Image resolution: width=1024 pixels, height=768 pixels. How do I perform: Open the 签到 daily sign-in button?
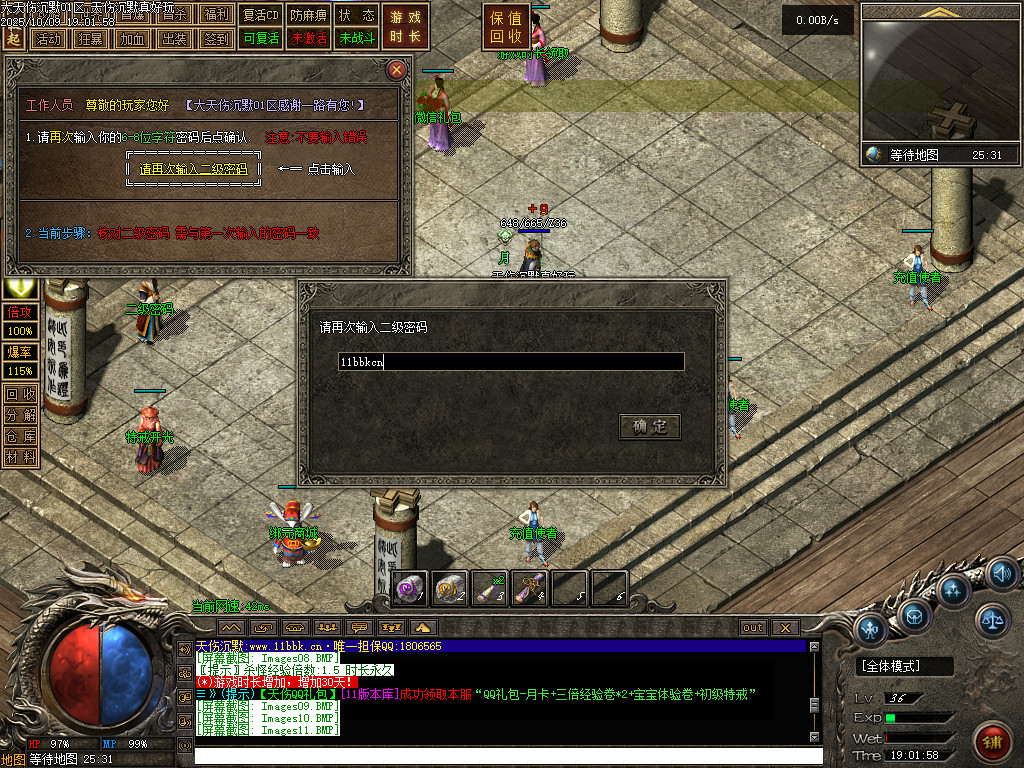[x=215, y=39]
